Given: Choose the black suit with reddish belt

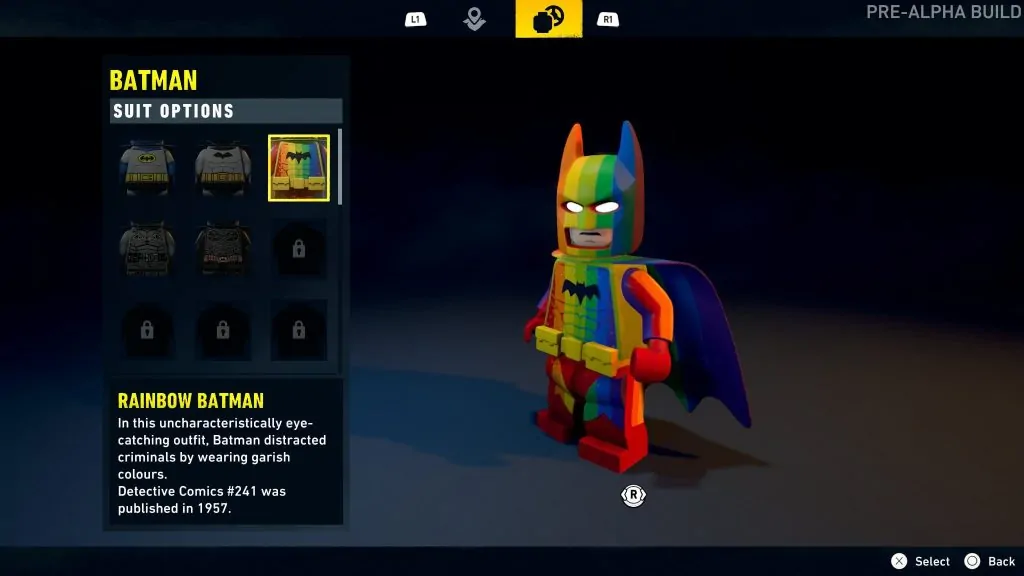Looking at the screenshot, I should [222, 249].
